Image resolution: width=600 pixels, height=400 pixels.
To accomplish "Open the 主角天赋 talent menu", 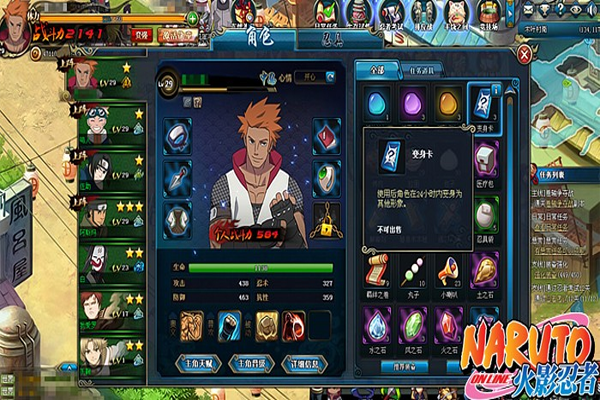I will (x=198, y=361).
